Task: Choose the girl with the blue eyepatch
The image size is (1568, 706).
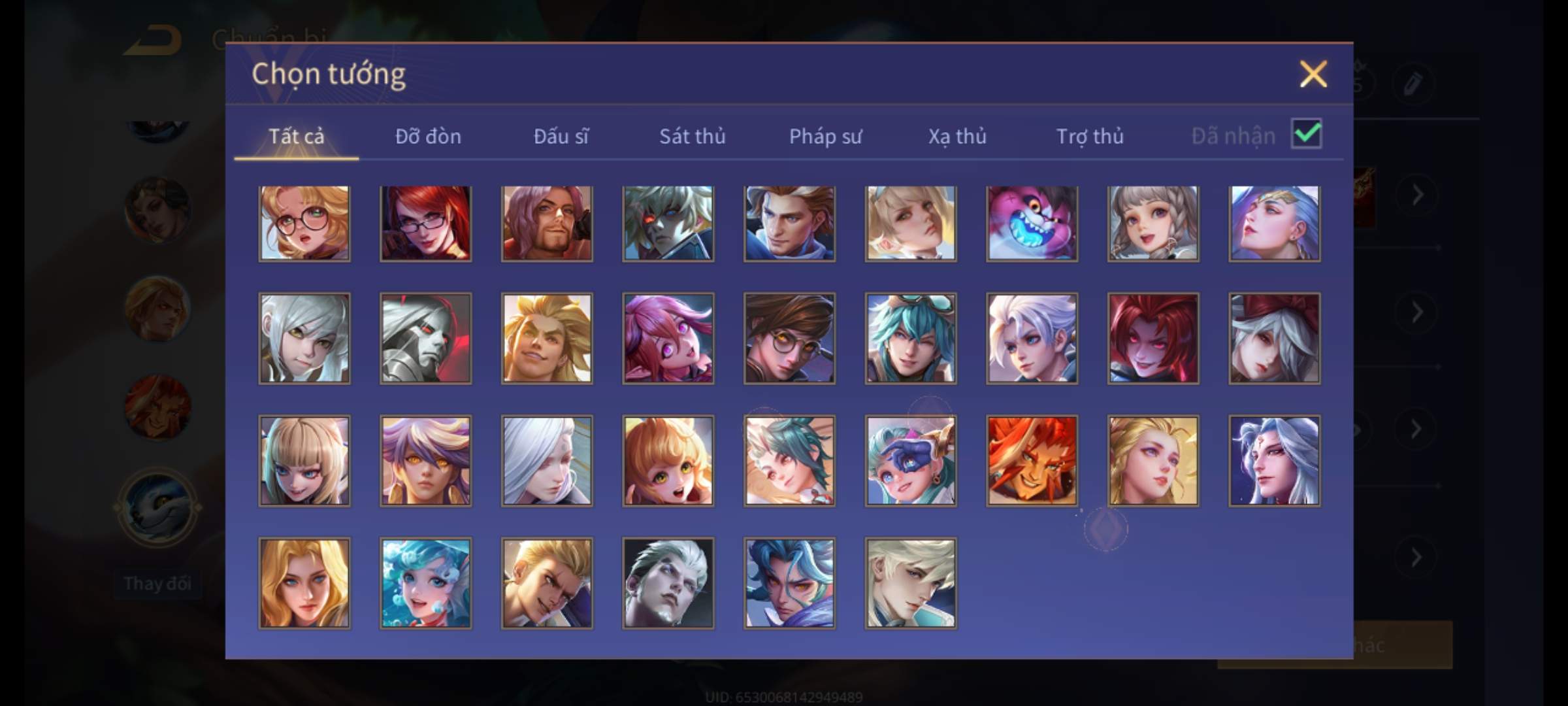Action: click(911, 461)
